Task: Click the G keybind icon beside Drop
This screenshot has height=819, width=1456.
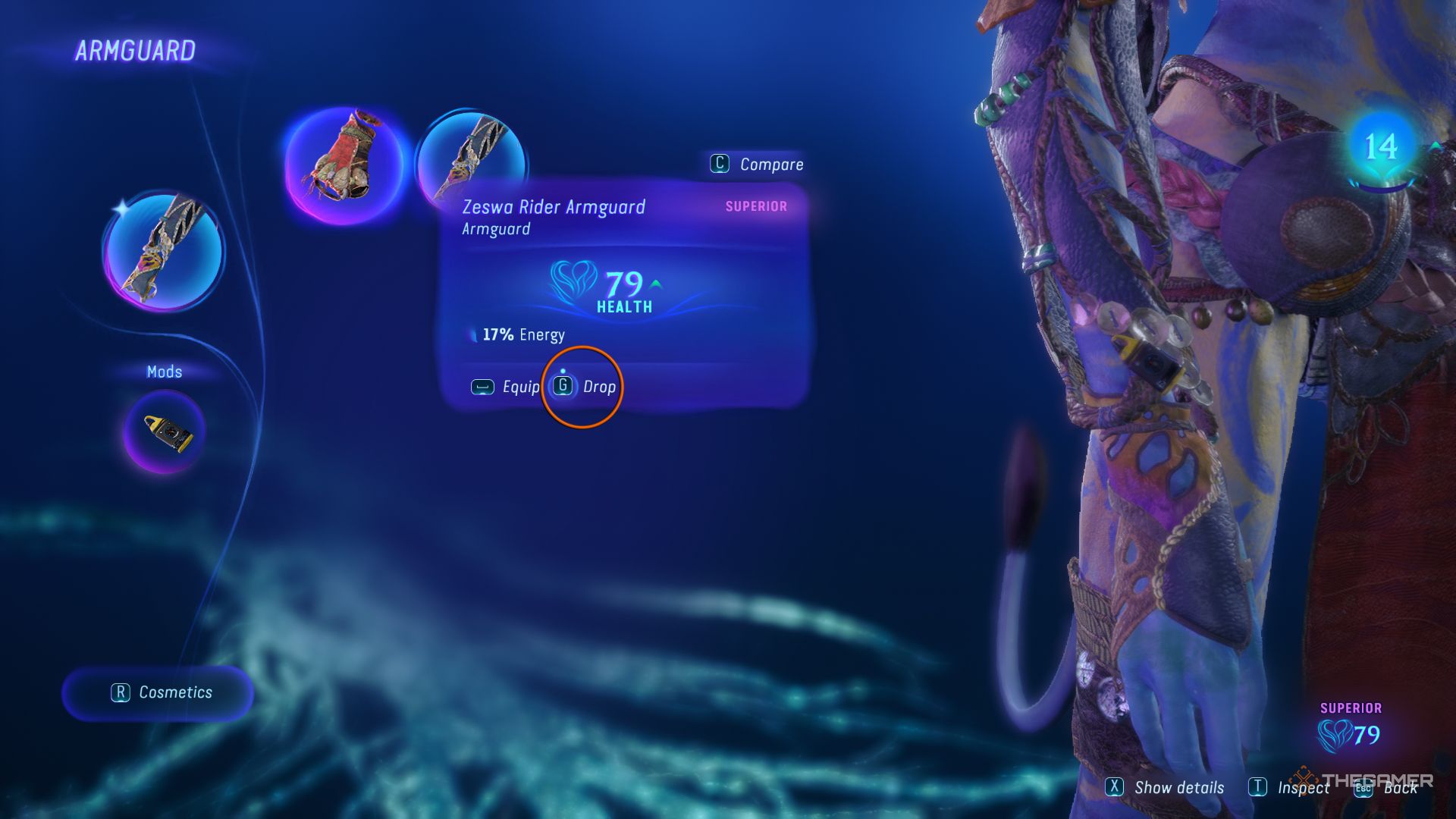Action: click(x=563, y=387)
